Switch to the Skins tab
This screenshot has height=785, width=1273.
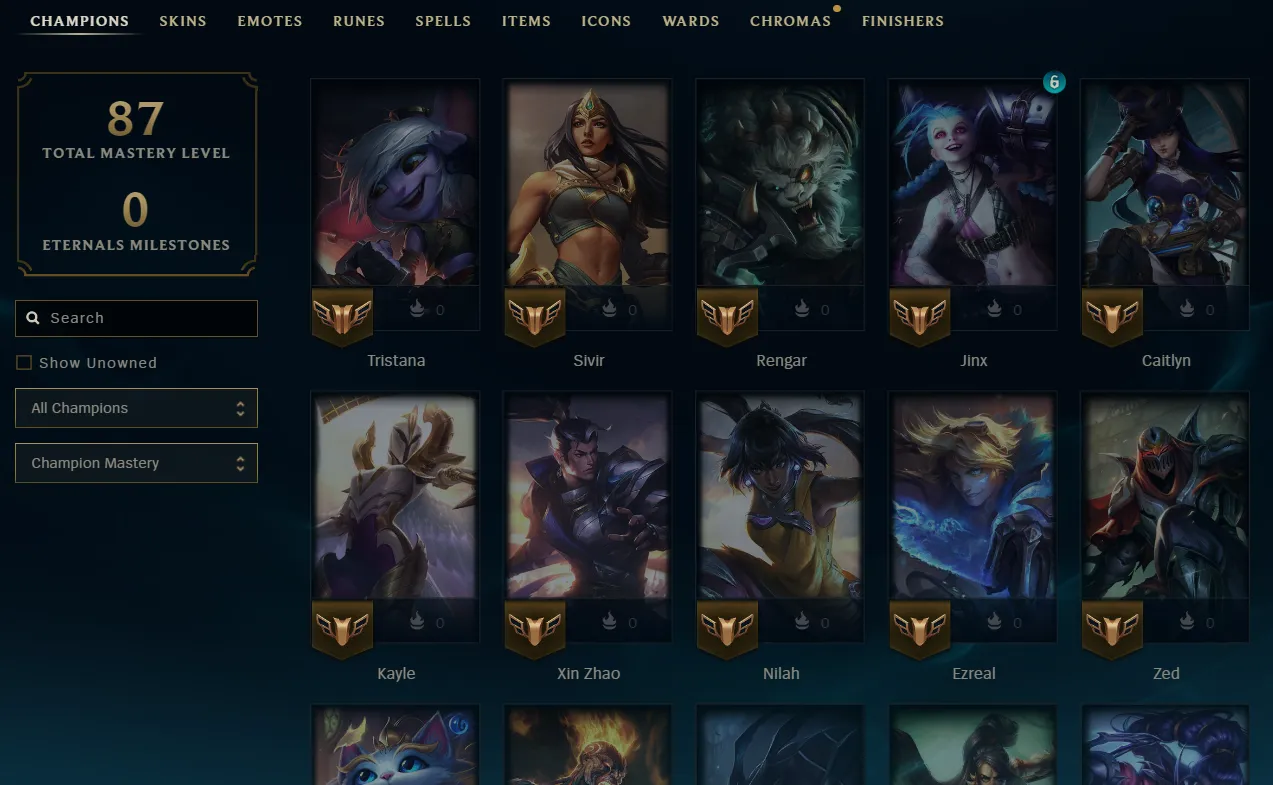tap(183, 21)
